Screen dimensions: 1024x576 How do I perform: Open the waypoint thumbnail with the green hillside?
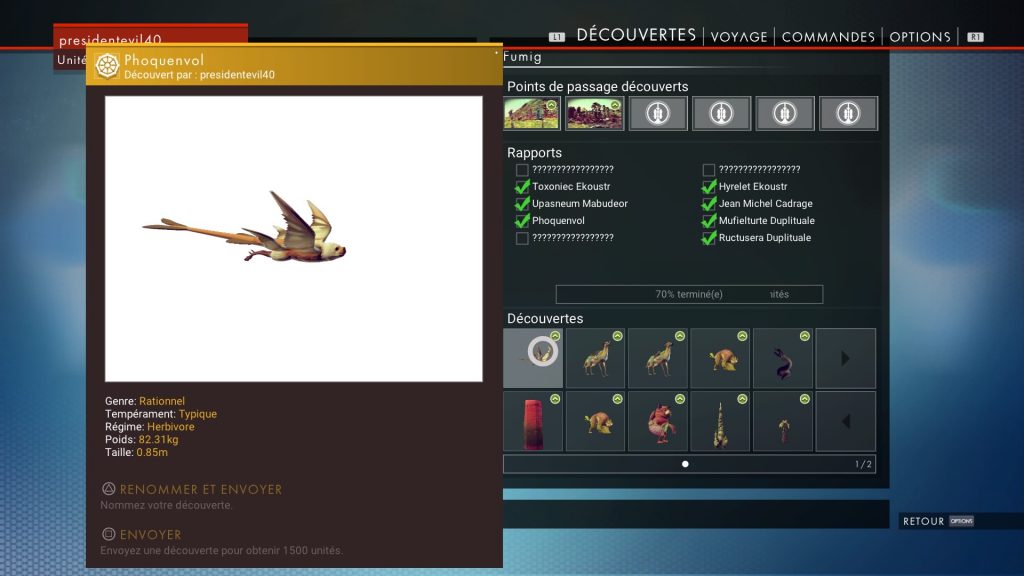[531, 113]
